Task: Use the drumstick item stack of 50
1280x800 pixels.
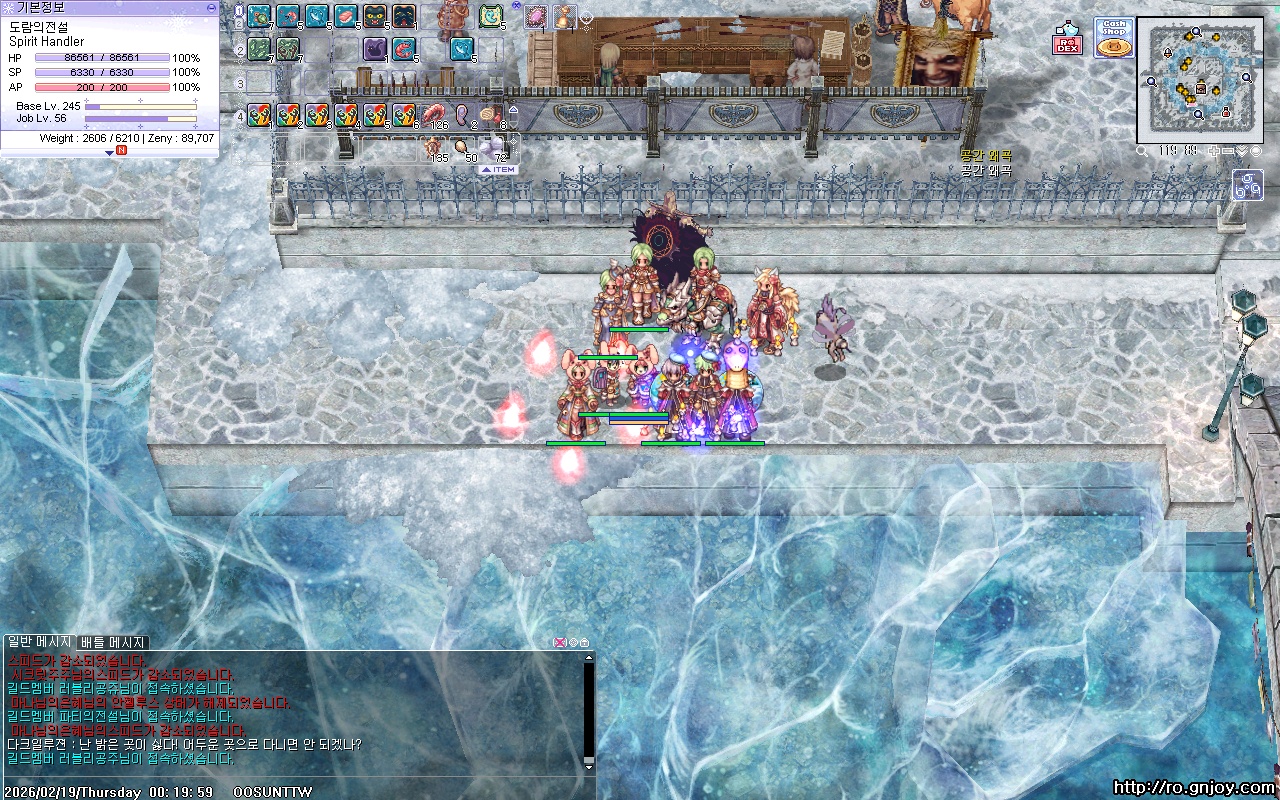Action: (462, 148)
